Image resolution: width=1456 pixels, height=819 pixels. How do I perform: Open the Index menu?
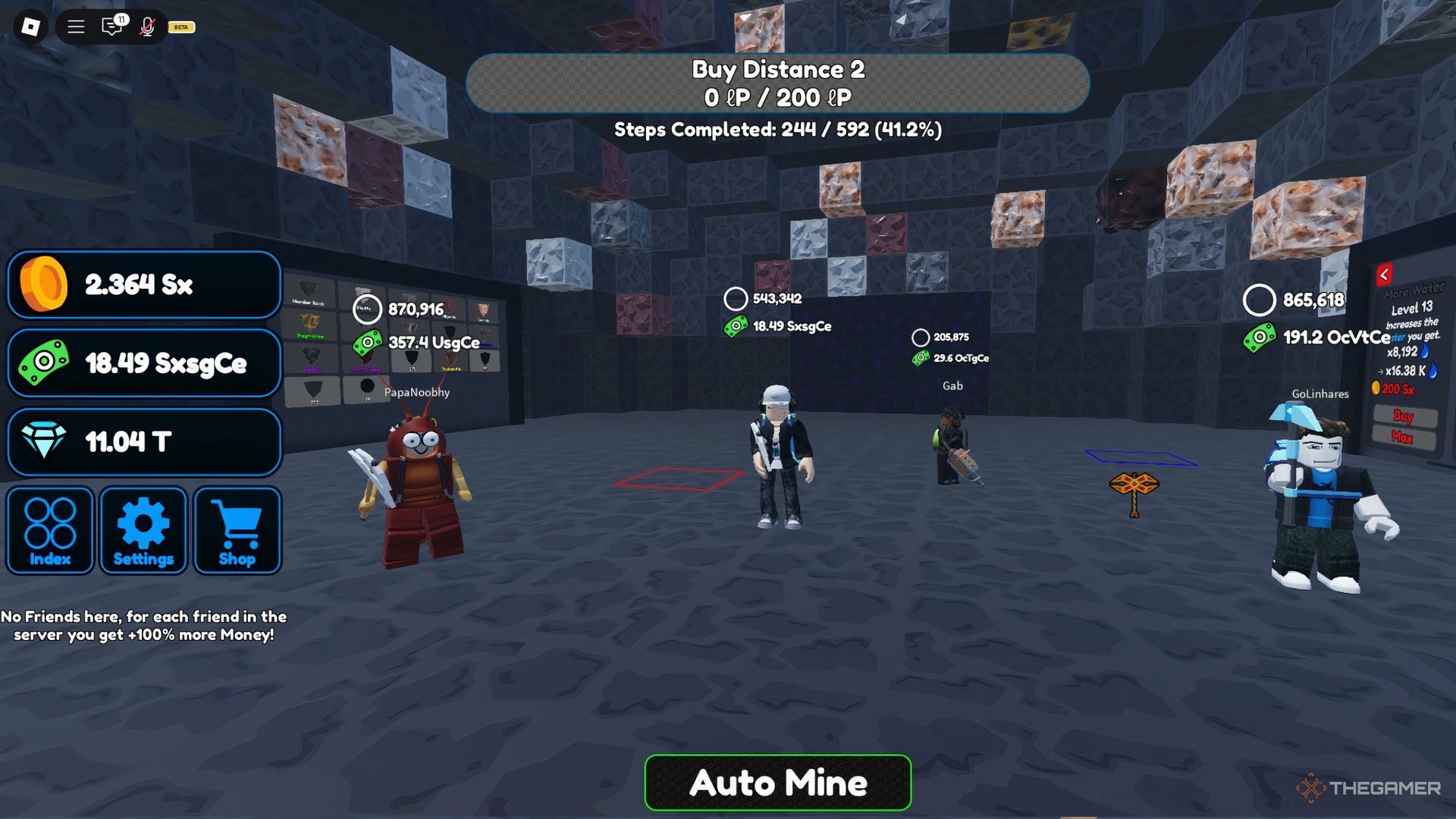[50, 531]
